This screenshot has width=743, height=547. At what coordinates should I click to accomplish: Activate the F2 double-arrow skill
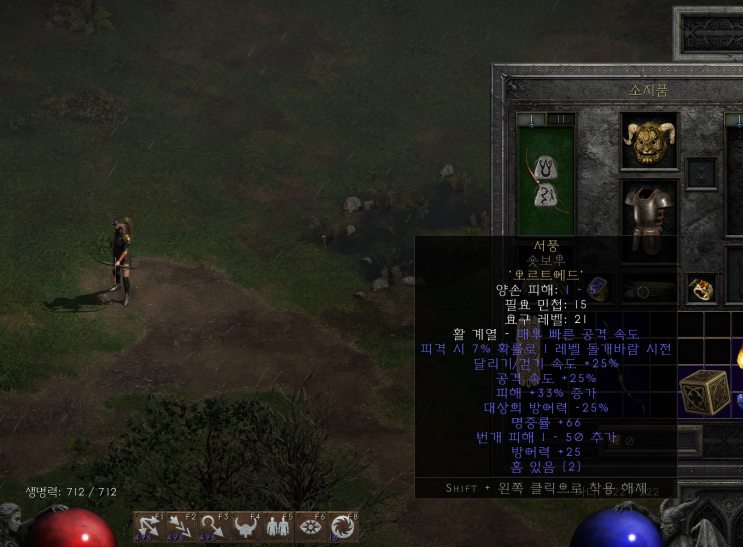181,526
